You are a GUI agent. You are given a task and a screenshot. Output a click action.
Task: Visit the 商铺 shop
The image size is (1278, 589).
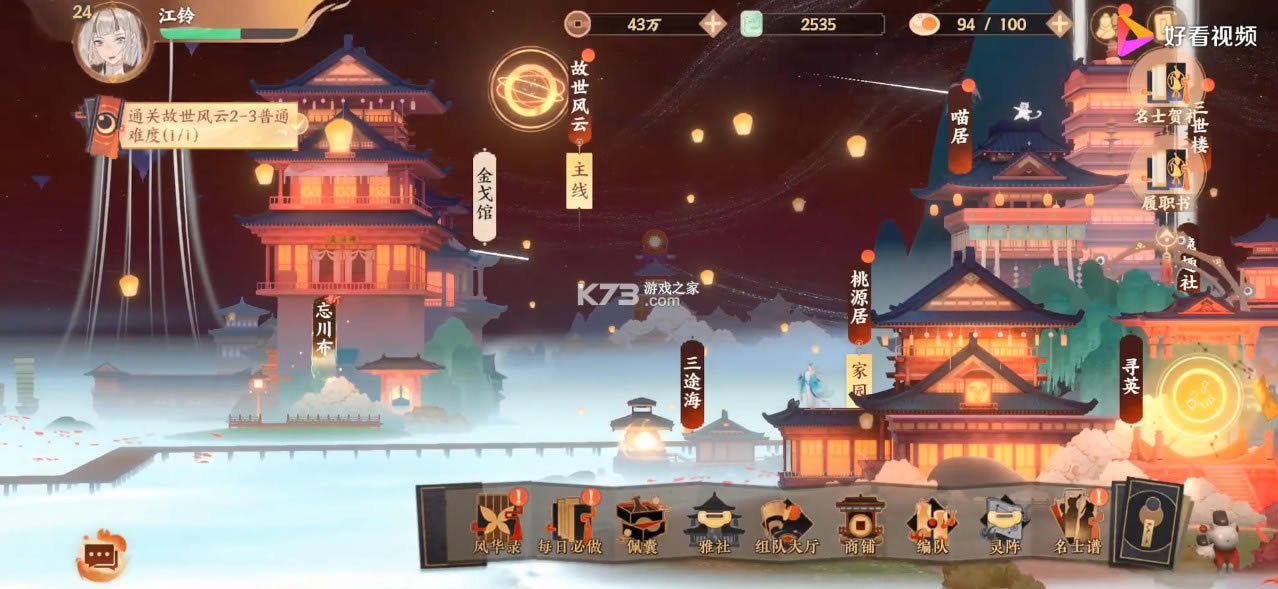point(859,521)
